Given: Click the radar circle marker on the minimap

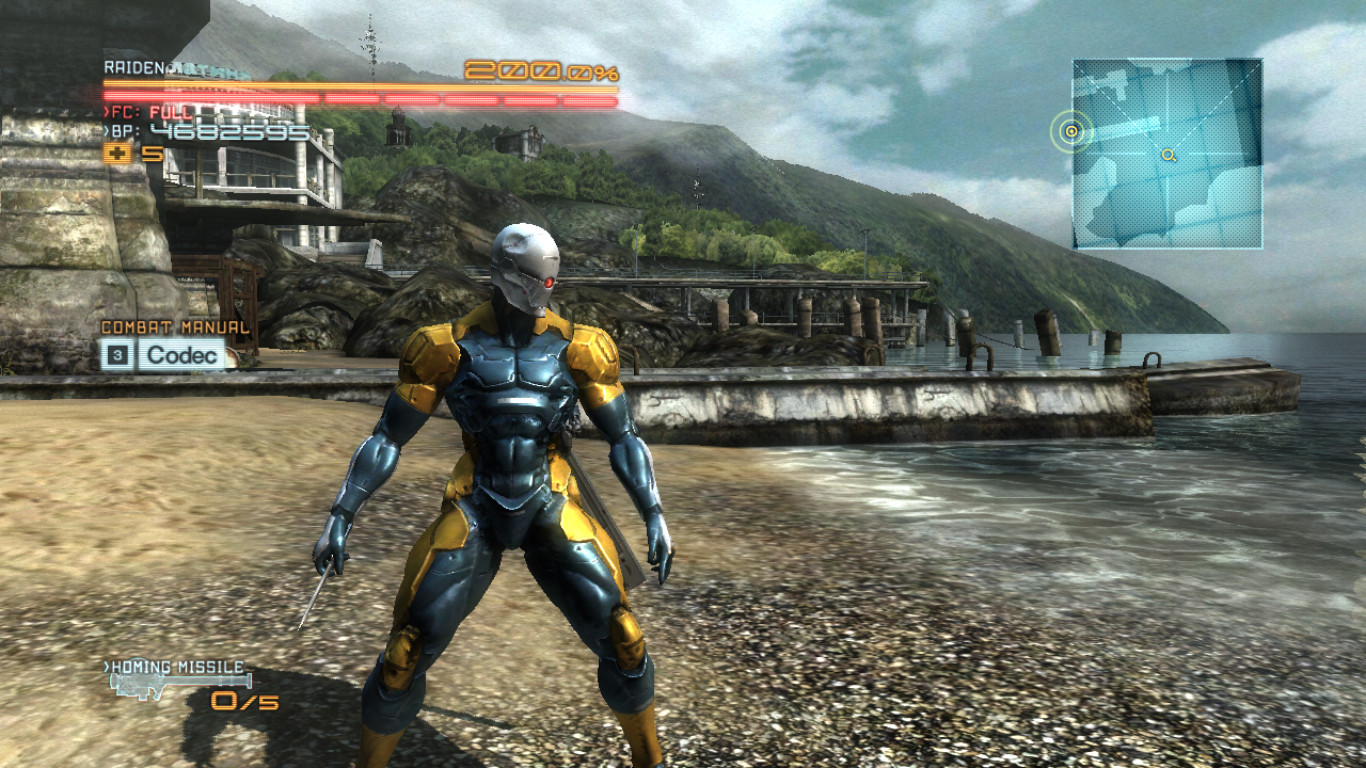Looking at the screenshot, I should point(1072,129).
